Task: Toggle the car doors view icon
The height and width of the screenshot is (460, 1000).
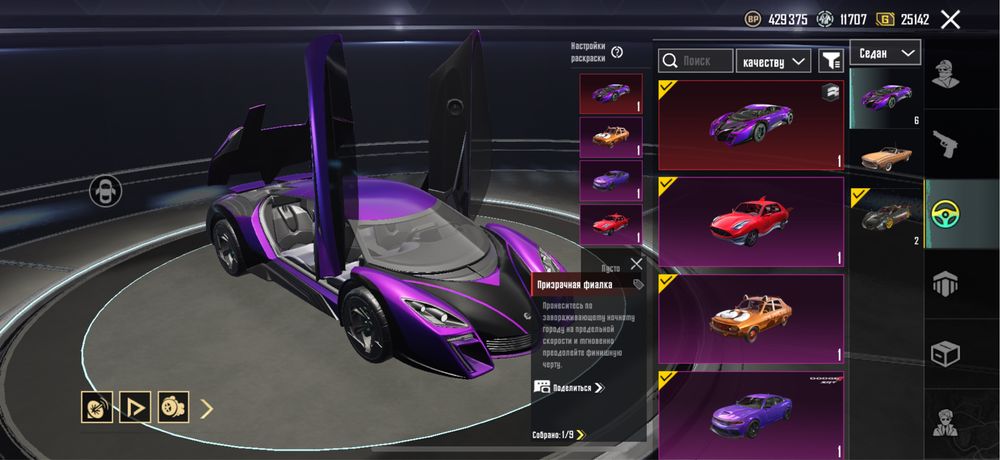Action: 105,190
